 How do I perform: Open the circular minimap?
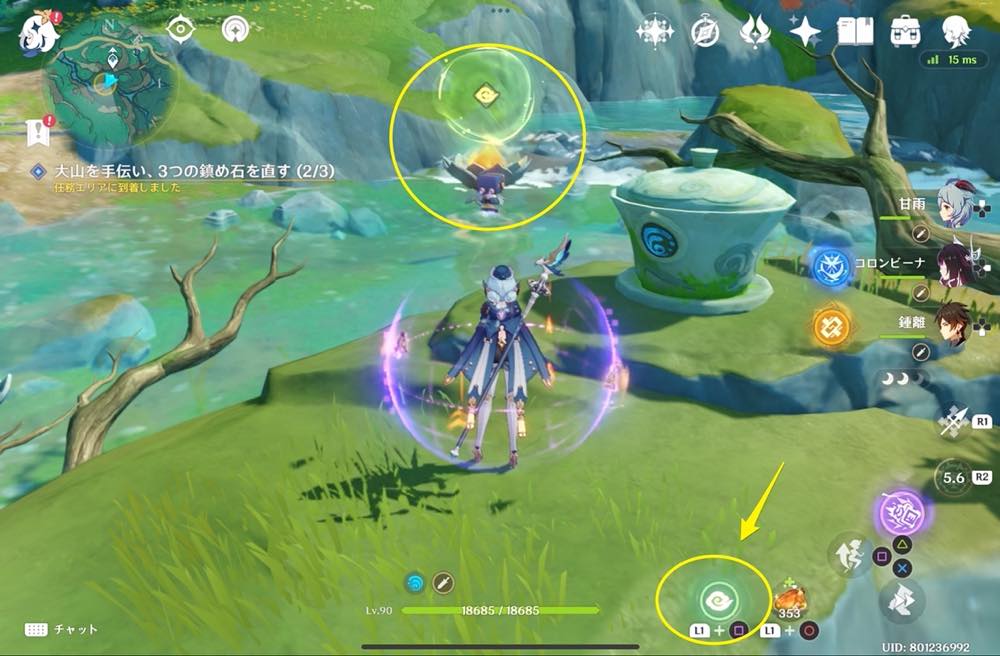(110, 80)
